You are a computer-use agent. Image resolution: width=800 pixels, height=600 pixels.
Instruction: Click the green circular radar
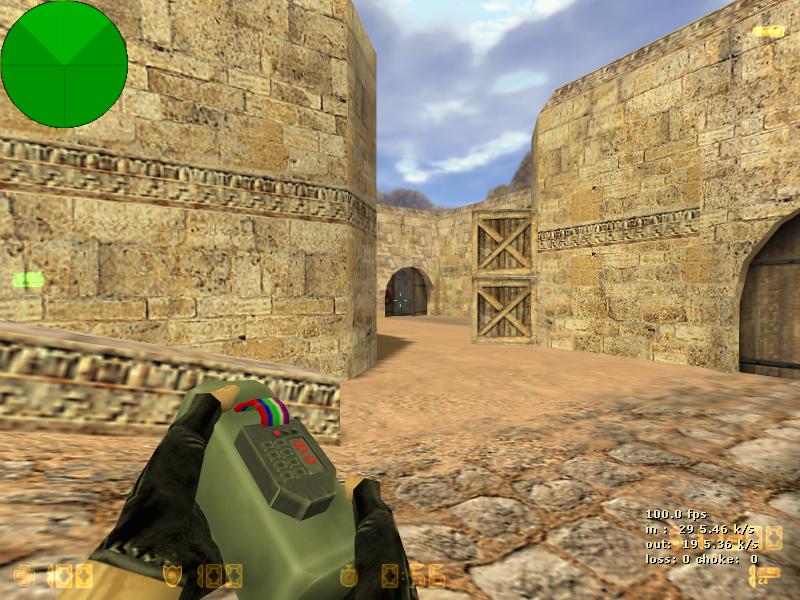coord(64,64)
